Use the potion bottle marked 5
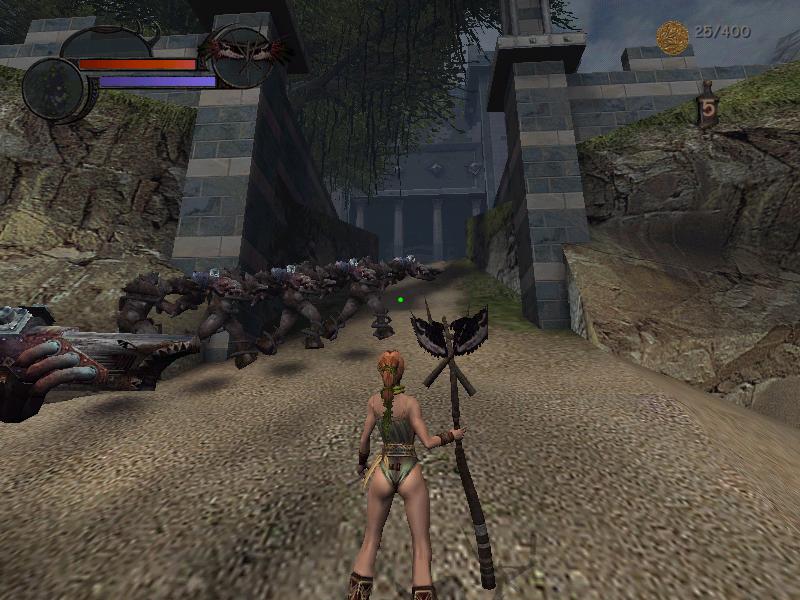This screenshot has width=800, height=600. (x=709, y=108)
